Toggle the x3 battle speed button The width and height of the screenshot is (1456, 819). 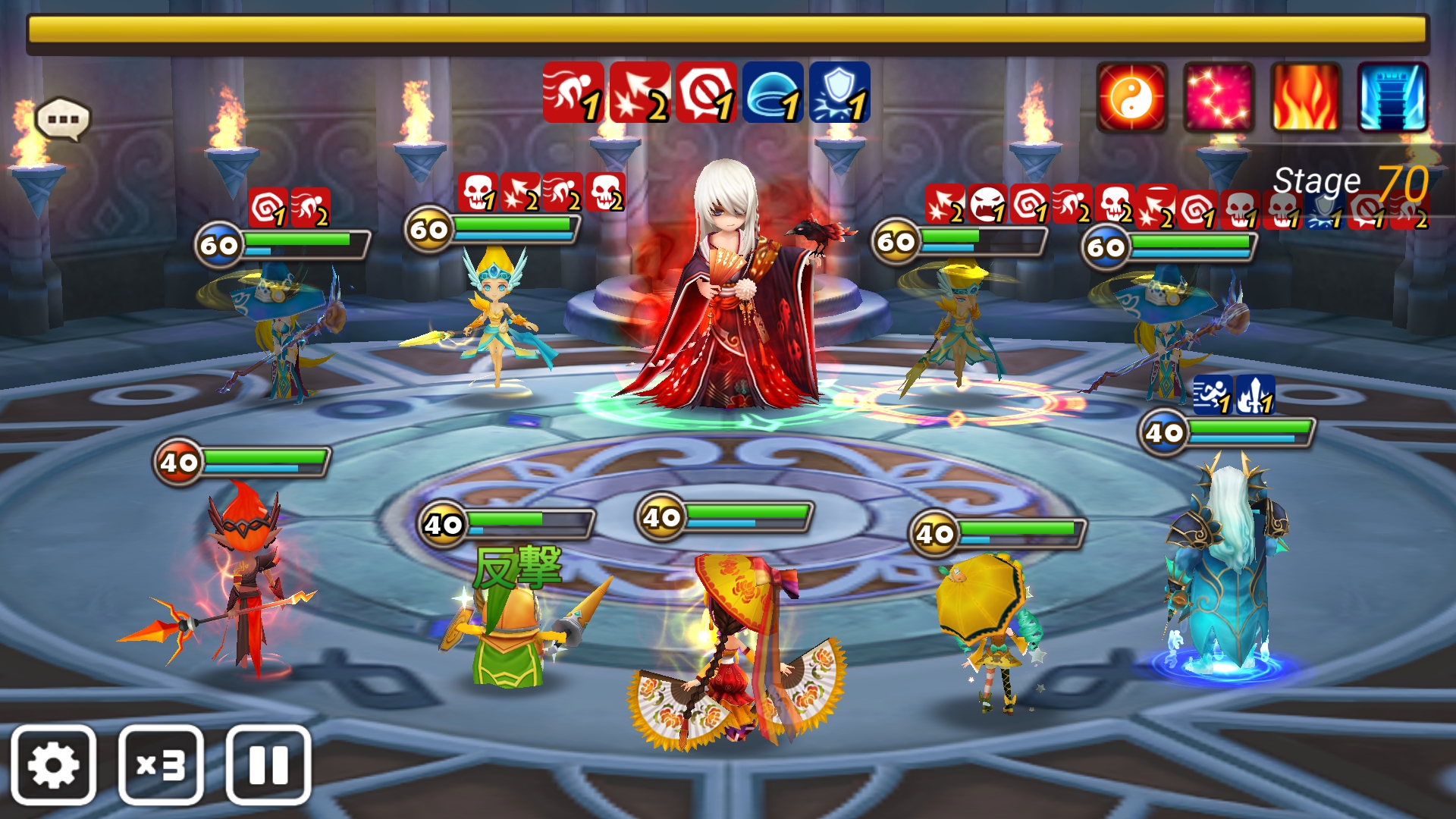161,764
